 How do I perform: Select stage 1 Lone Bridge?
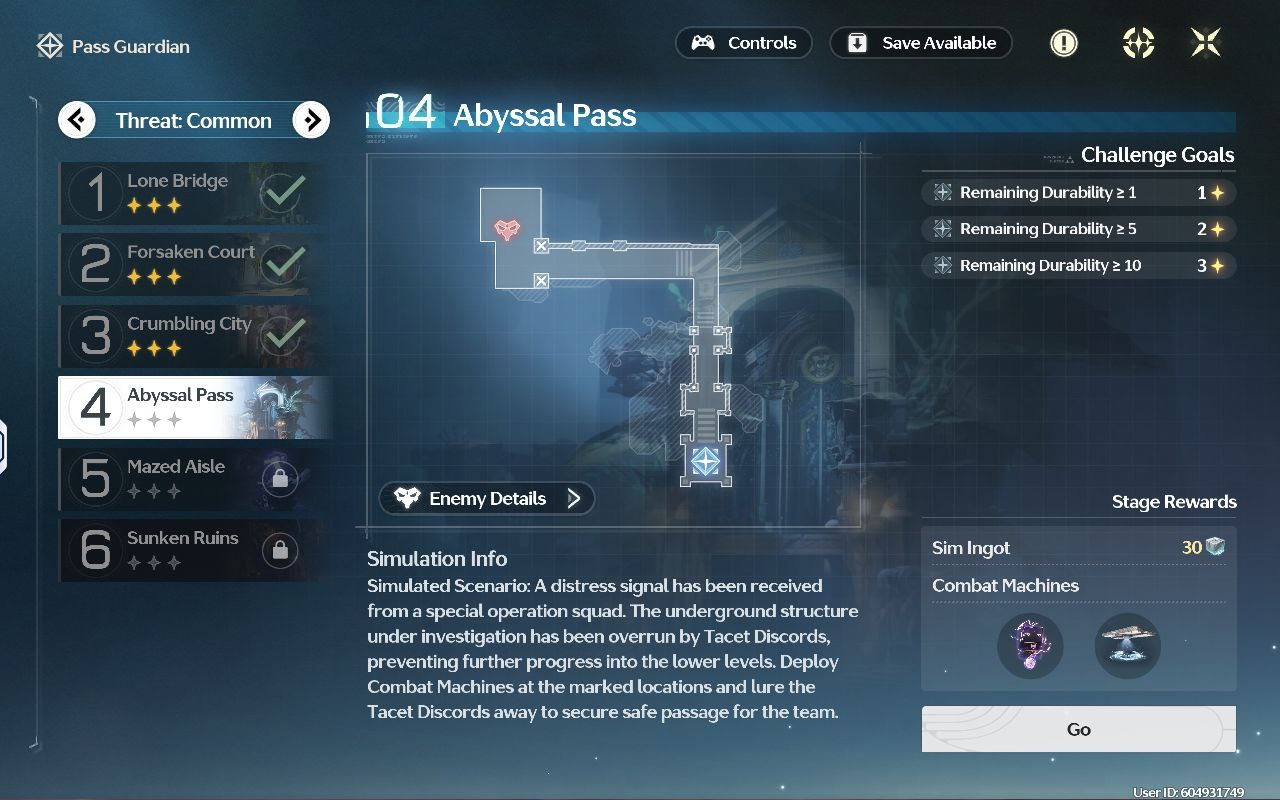pyautogui.click(x=193, y=193)
